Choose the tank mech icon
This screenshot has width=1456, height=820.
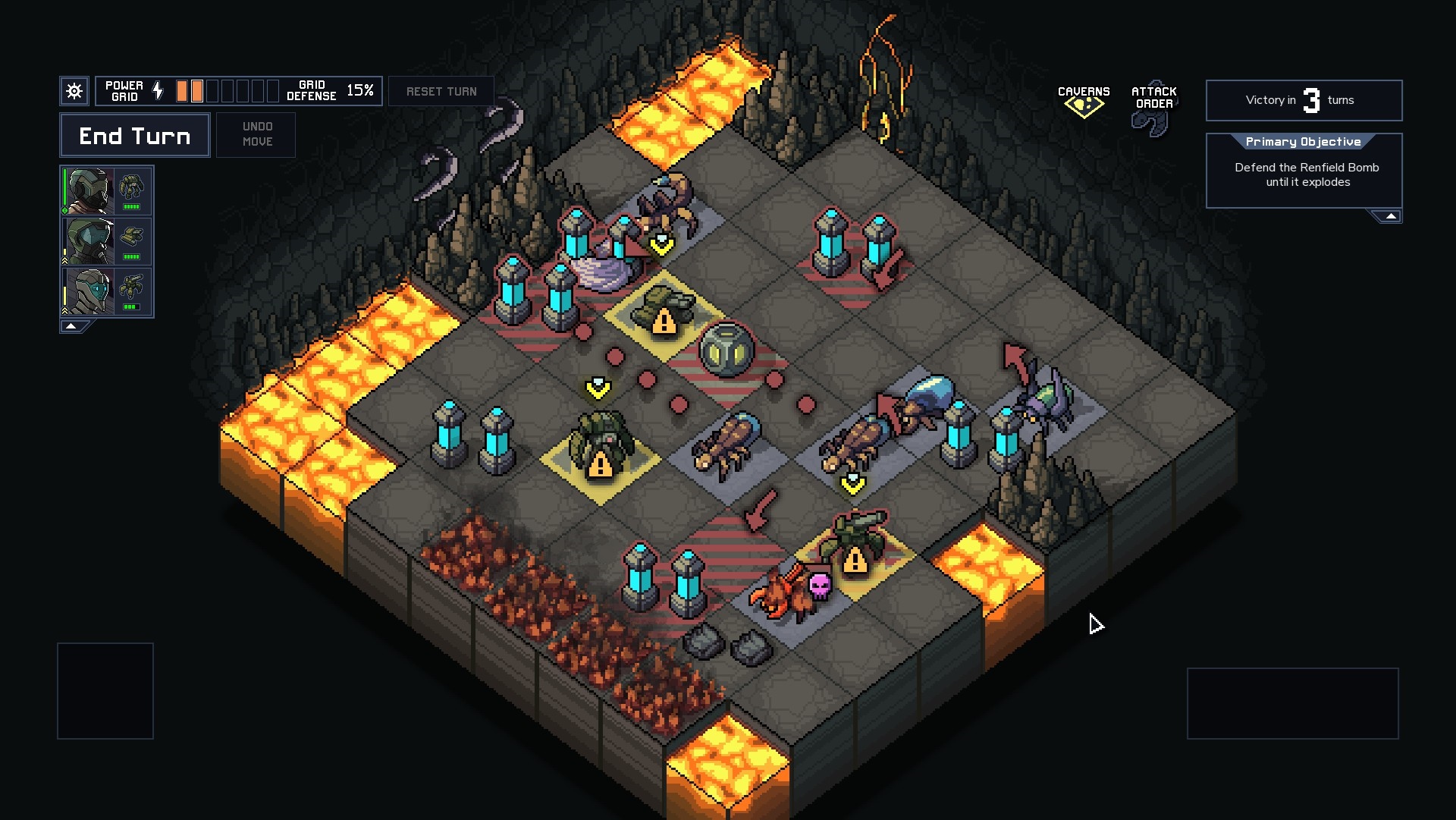click(x=132, y=240)
